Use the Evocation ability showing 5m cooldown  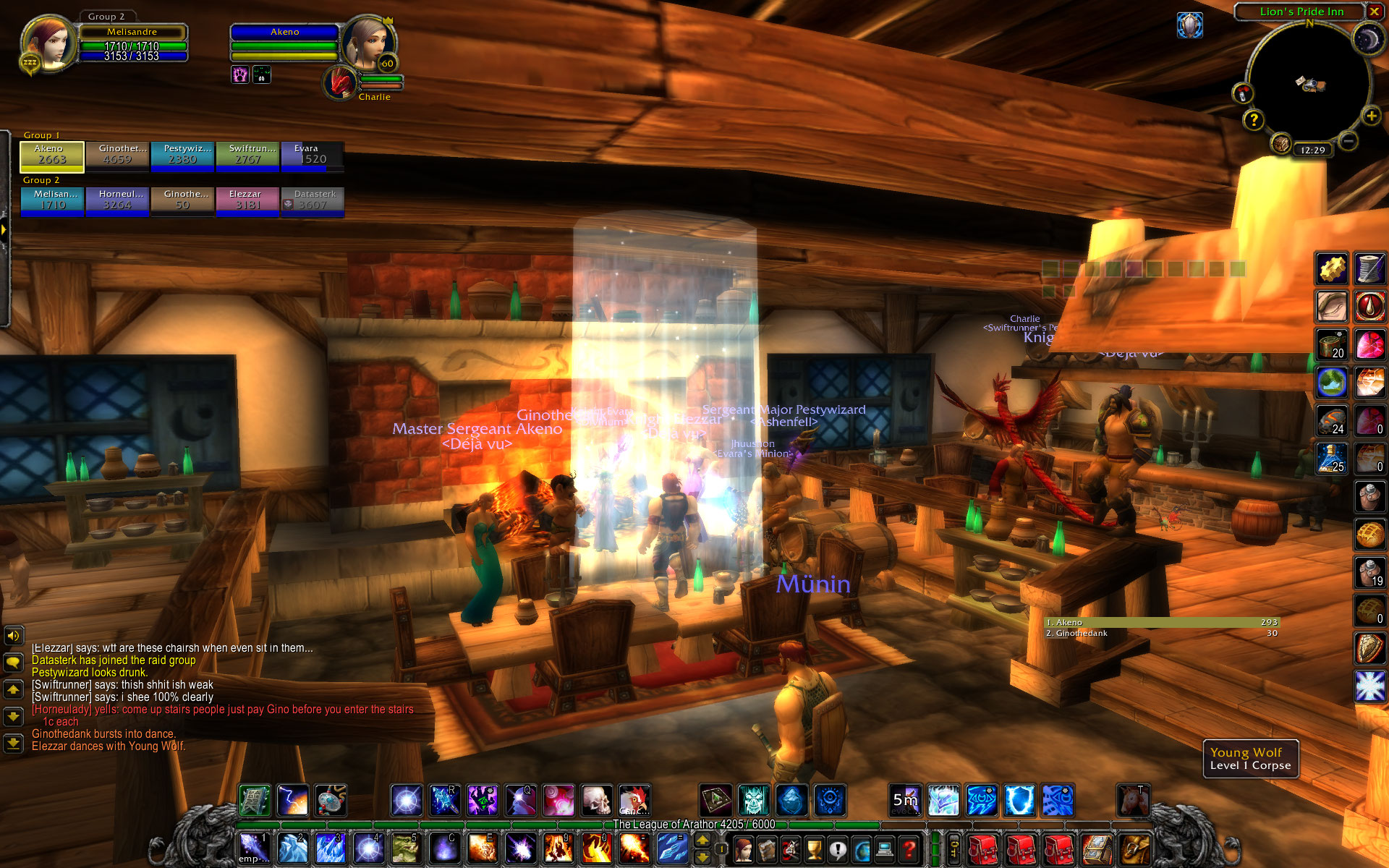pyautogui.click(x=905, y=800)
